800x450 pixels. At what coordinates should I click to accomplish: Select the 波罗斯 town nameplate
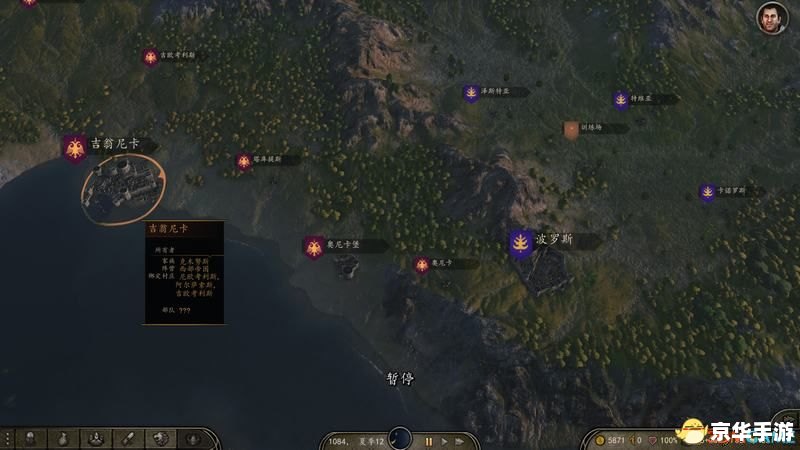[x=553, y=241]
